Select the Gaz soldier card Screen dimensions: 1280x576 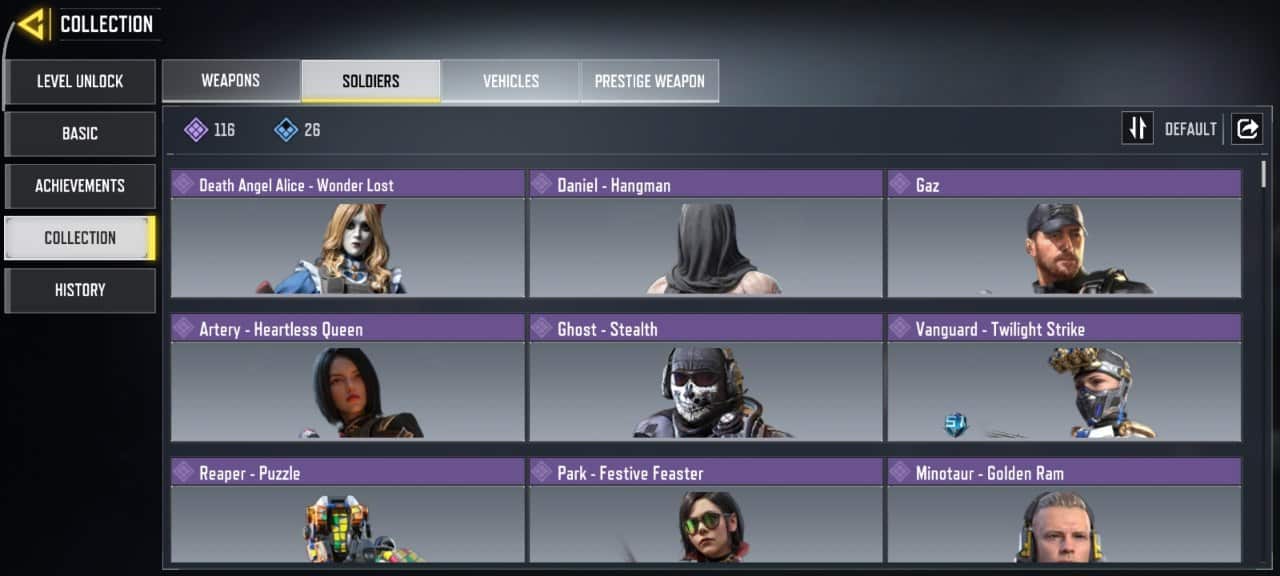[1064, 234]
